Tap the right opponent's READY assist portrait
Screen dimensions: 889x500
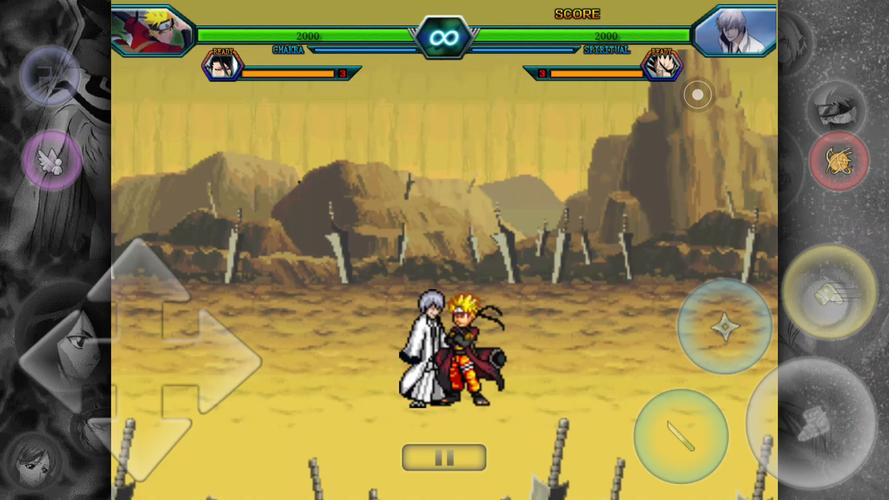coord(662,66)
